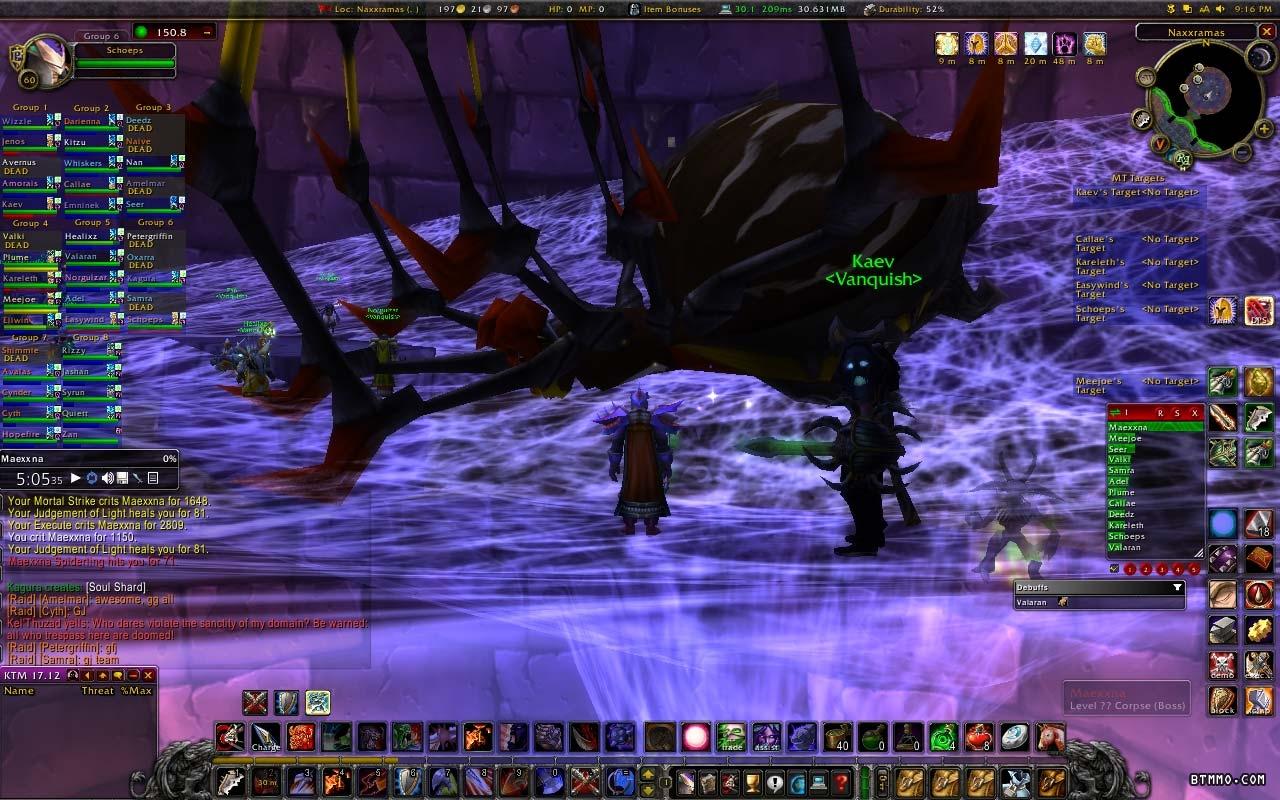Select the Schoeps player portrait
Image resolution: width=1280 pixels, height=800 pixels.
tap(44, 60)
